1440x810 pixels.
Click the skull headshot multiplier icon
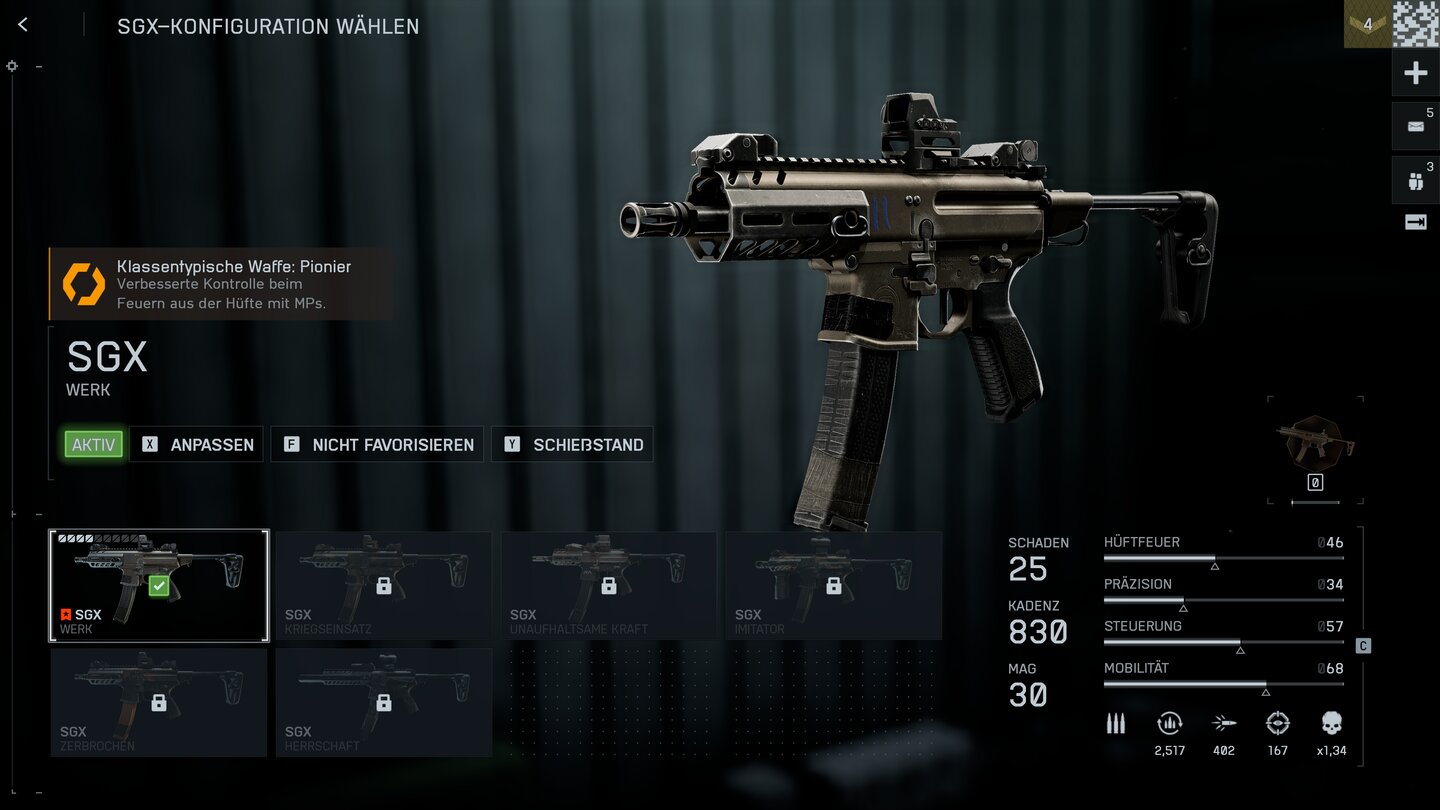pyautogui.click(x=1331, y=724)
